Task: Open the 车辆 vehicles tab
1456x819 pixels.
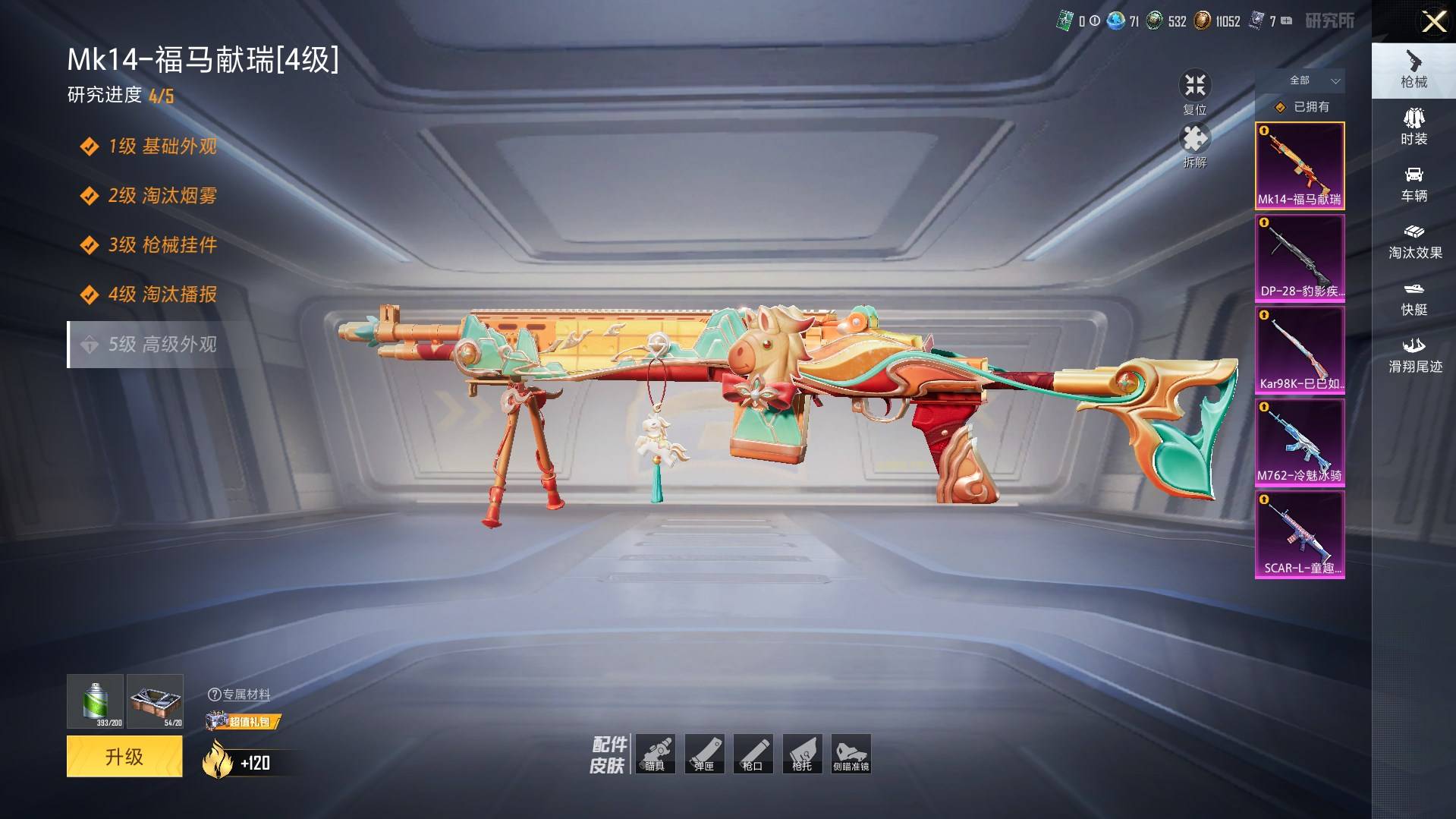Action: pyautogui.click(x=1414, y=184)
